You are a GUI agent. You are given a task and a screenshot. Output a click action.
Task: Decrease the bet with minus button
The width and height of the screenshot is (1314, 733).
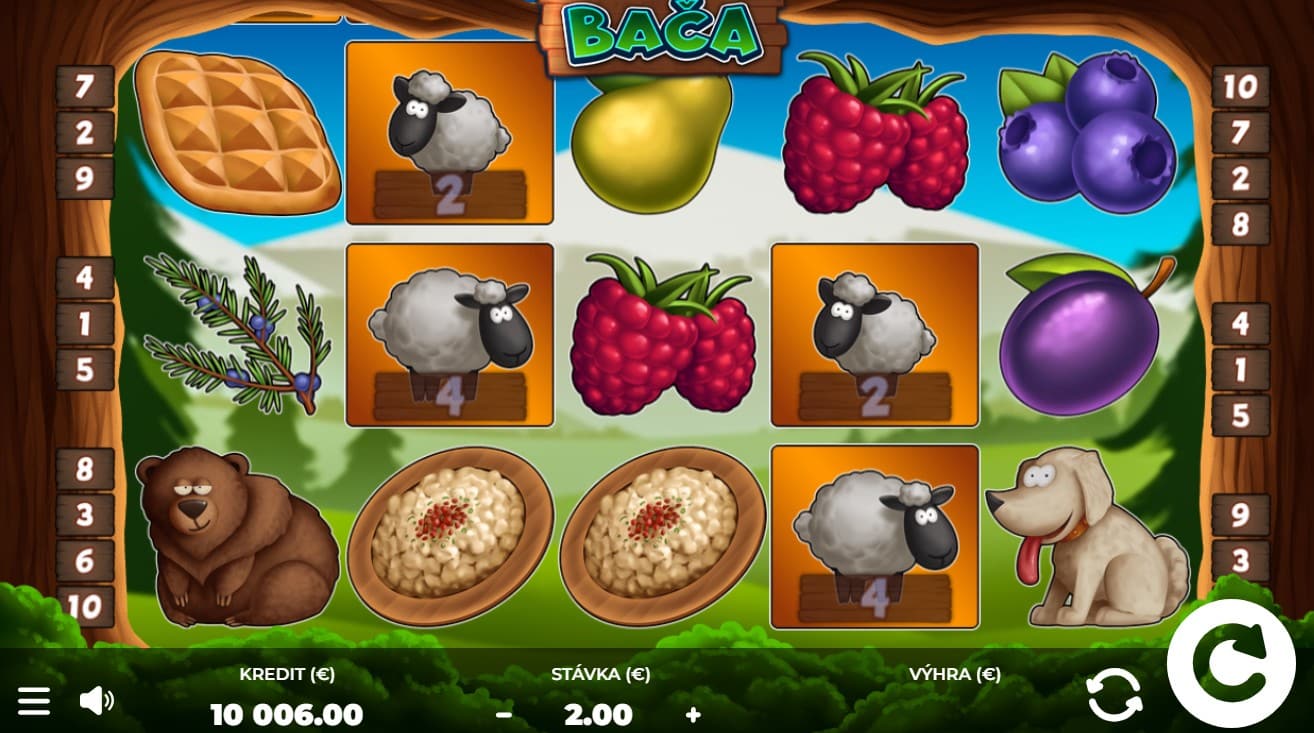[504, 714]
